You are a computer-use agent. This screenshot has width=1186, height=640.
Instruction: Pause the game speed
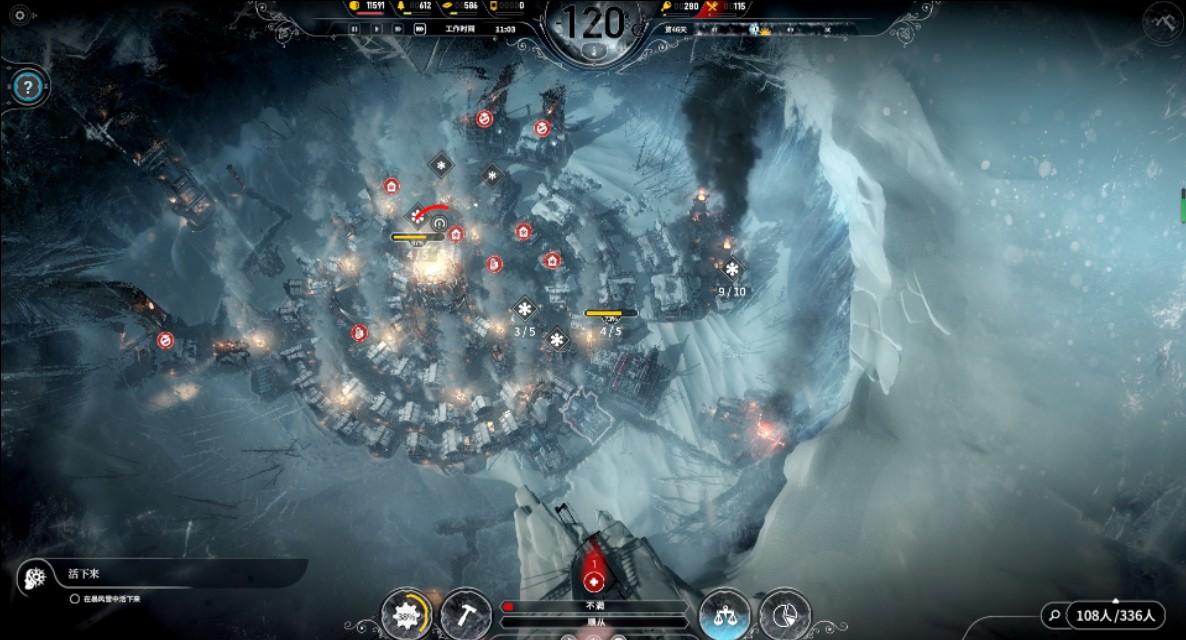point(354,29)
